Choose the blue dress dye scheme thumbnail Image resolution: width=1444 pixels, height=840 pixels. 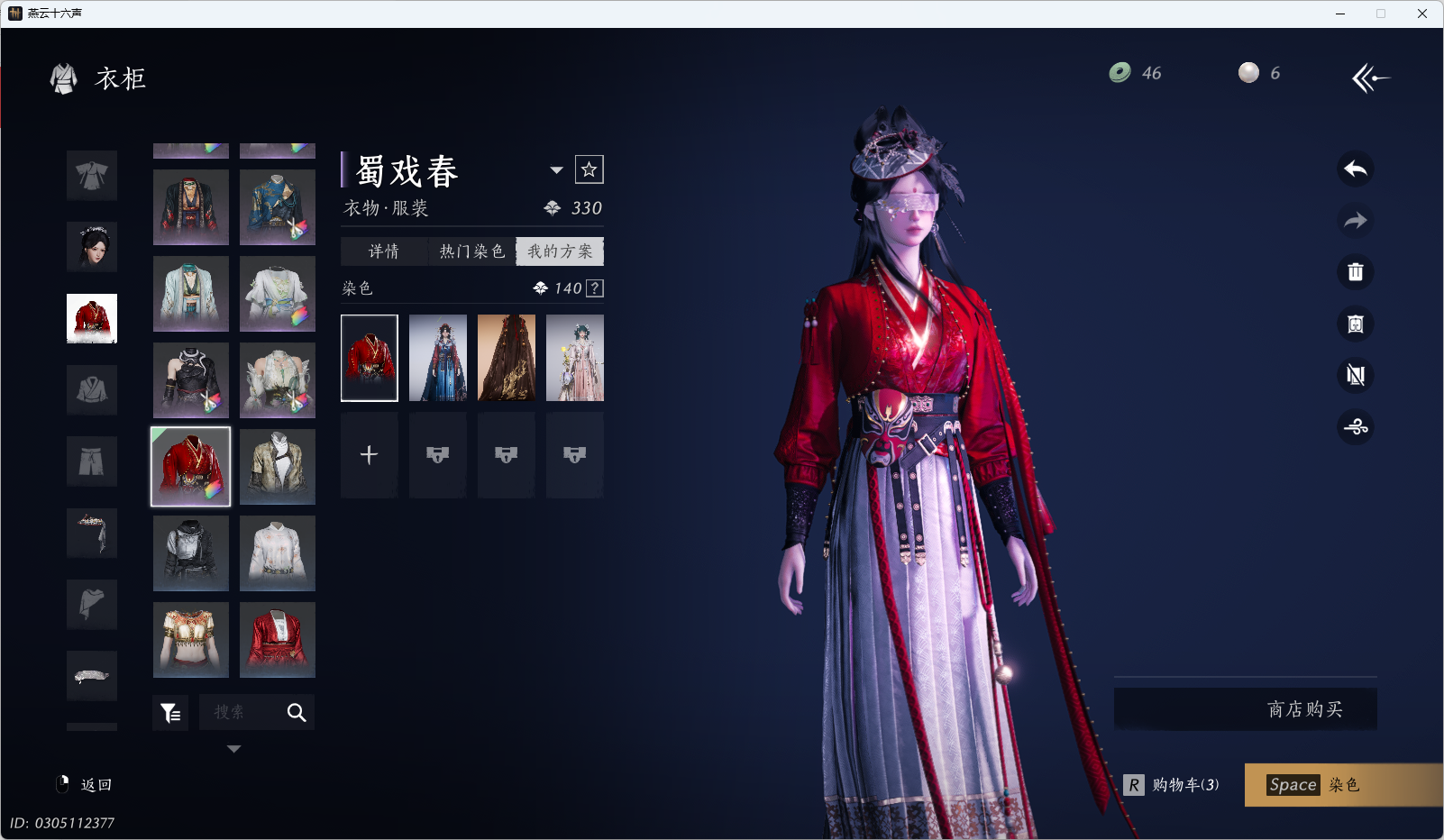[438, 358]
